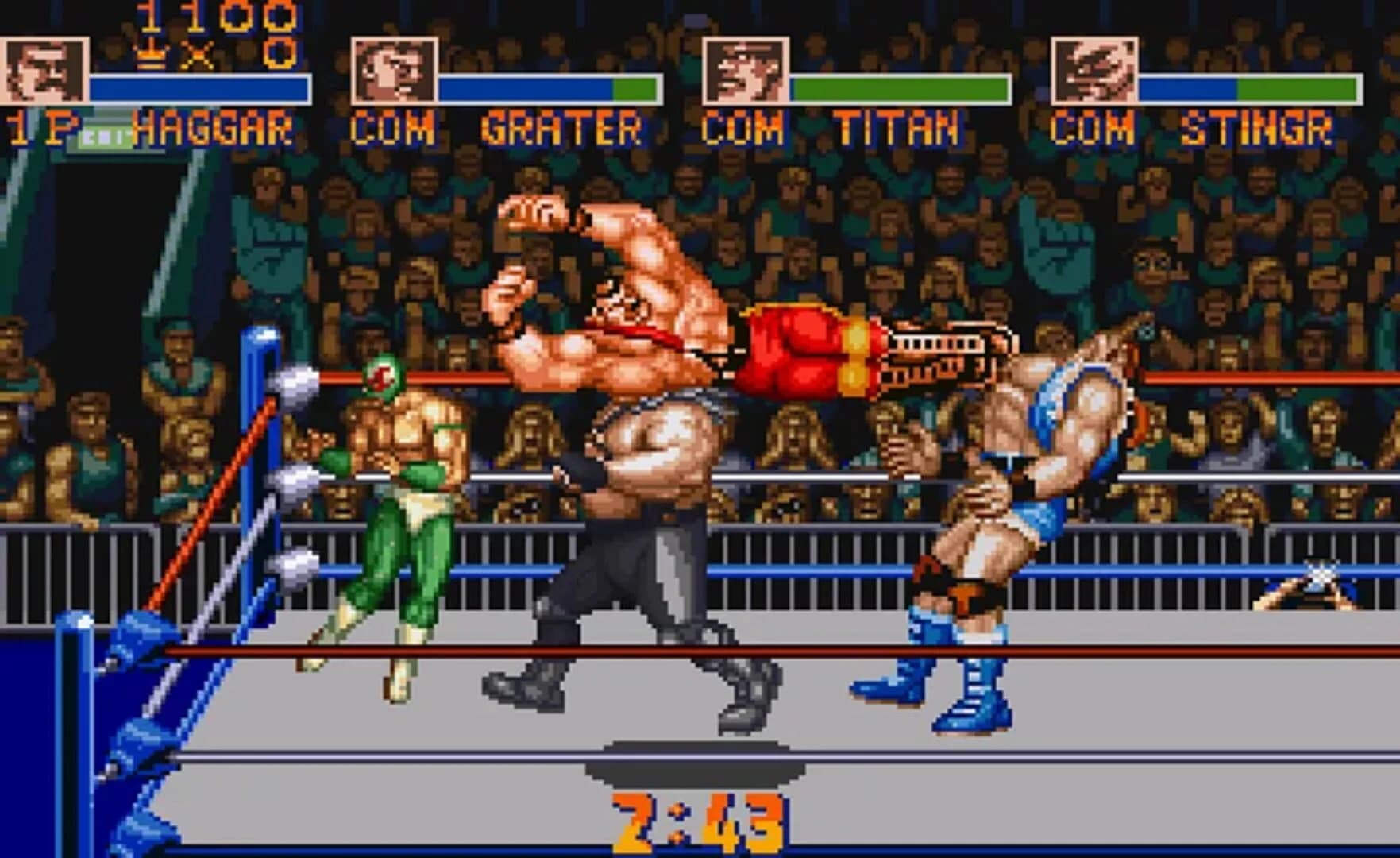This screenshot has height=858, width=1400.
Task: Toggle the COM label beside TITAN
Action: point(746,126)
